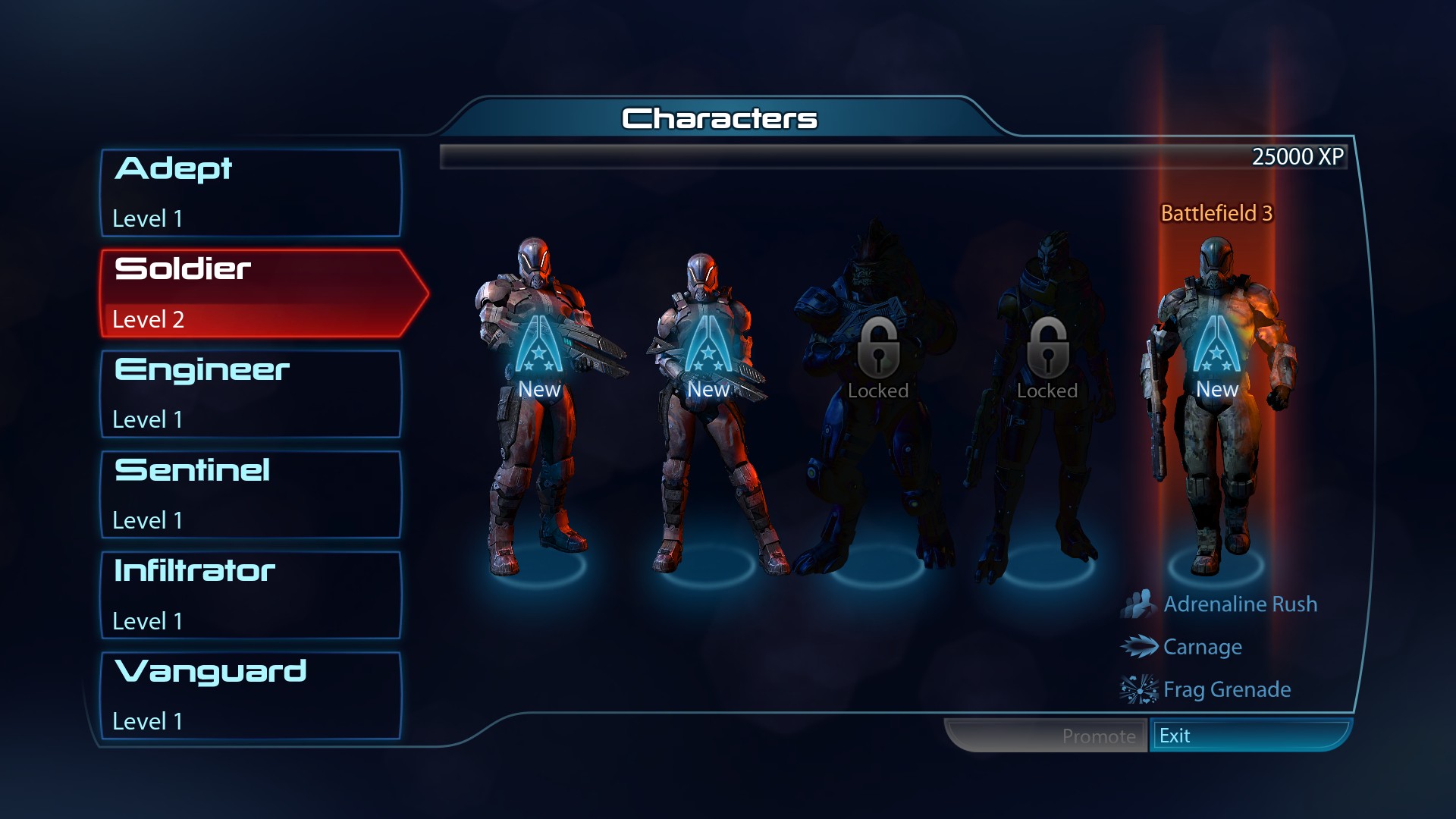
Task: Pick the Infiltrator class
Action: (250, 595)
